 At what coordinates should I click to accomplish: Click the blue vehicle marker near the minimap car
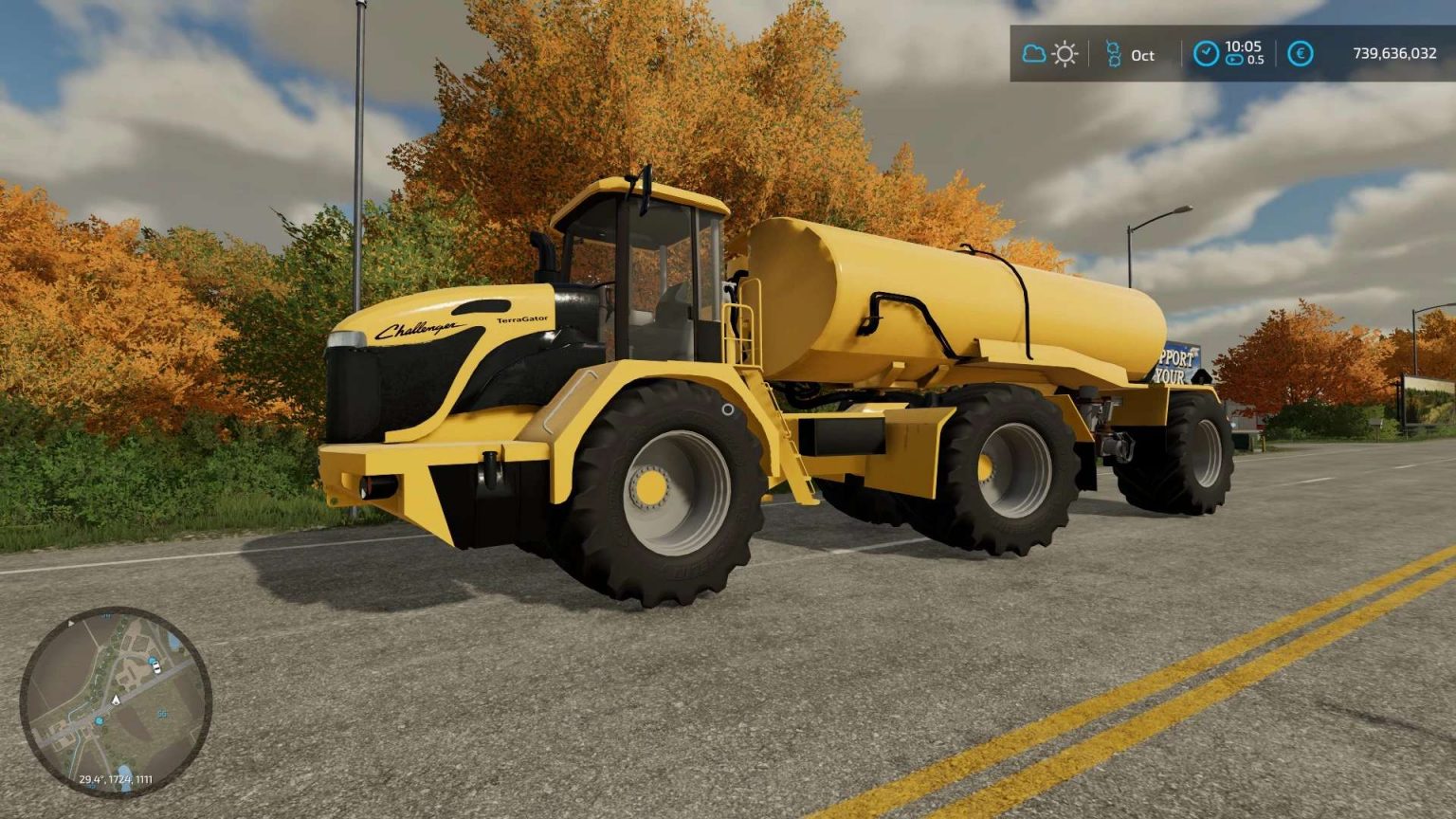(x=152, y=661)
